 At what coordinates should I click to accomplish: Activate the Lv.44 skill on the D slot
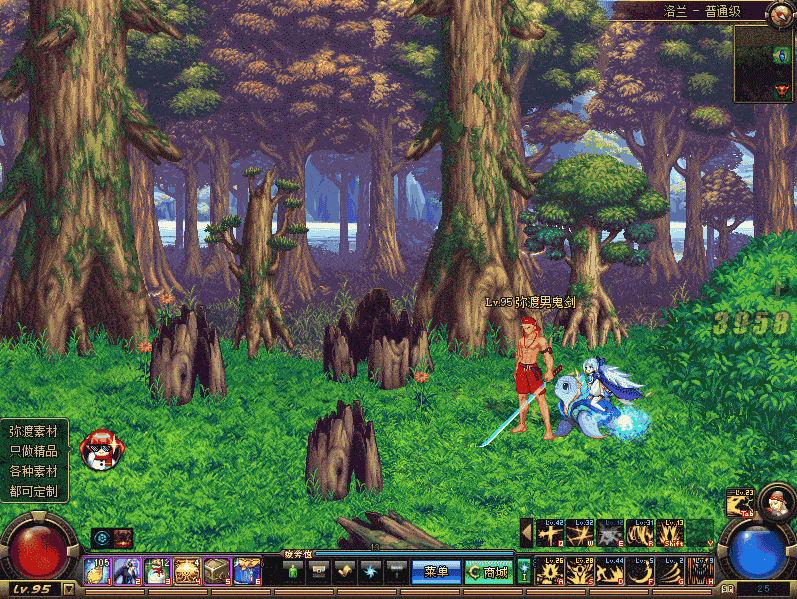(611, 571)
